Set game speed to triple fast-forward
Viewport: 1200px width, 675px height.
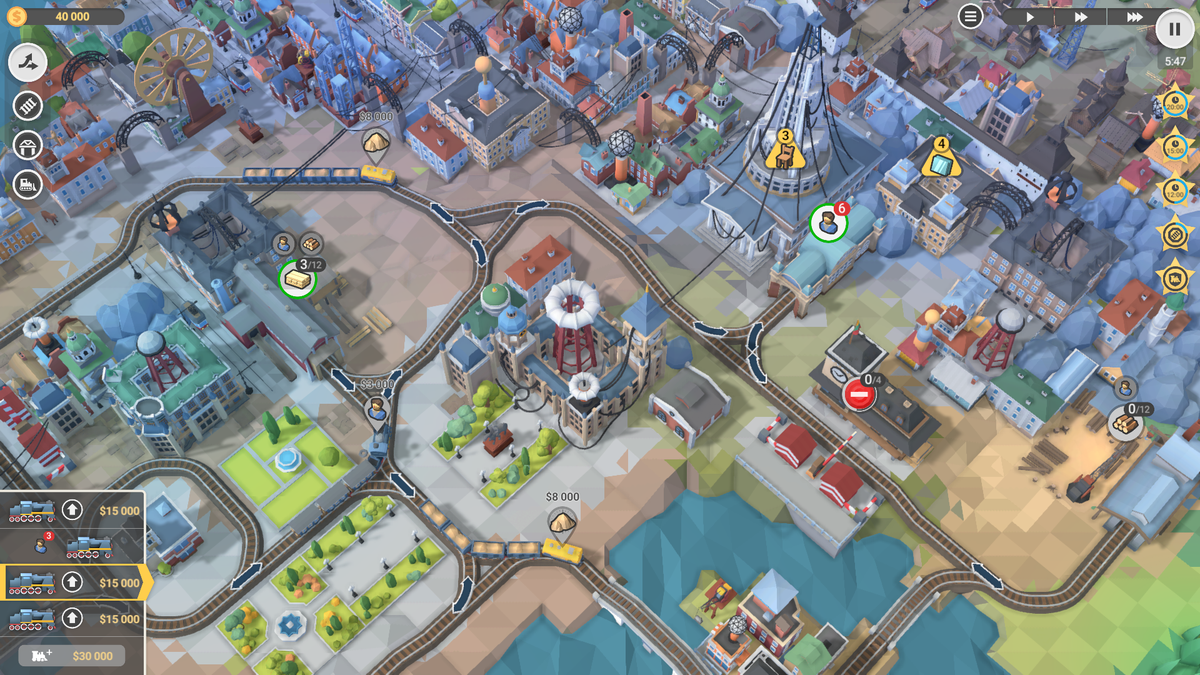pyautogui.click(x=1134, y=17)
